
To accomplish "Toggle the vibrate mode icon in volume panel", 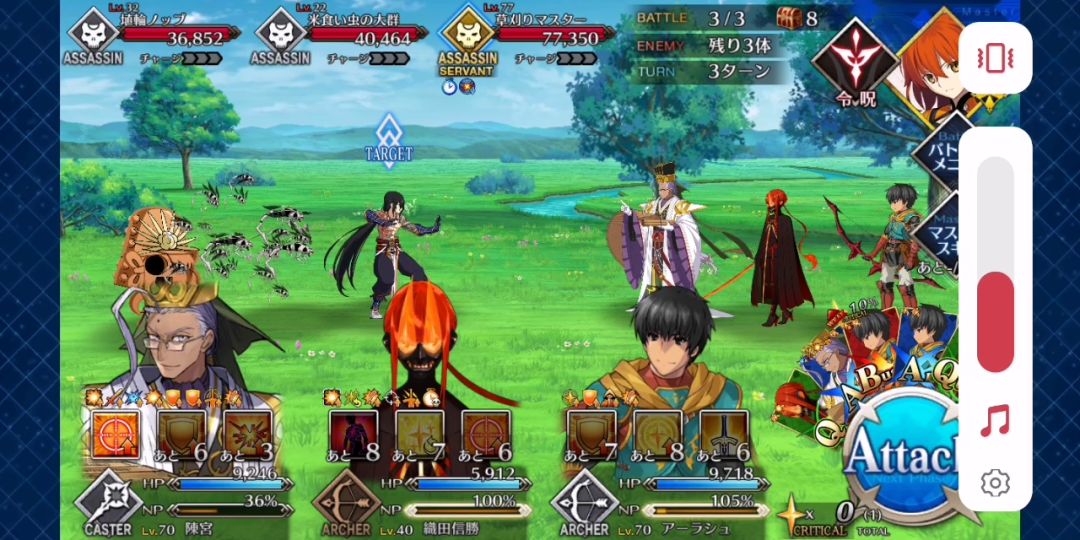I will click(995, 58).
